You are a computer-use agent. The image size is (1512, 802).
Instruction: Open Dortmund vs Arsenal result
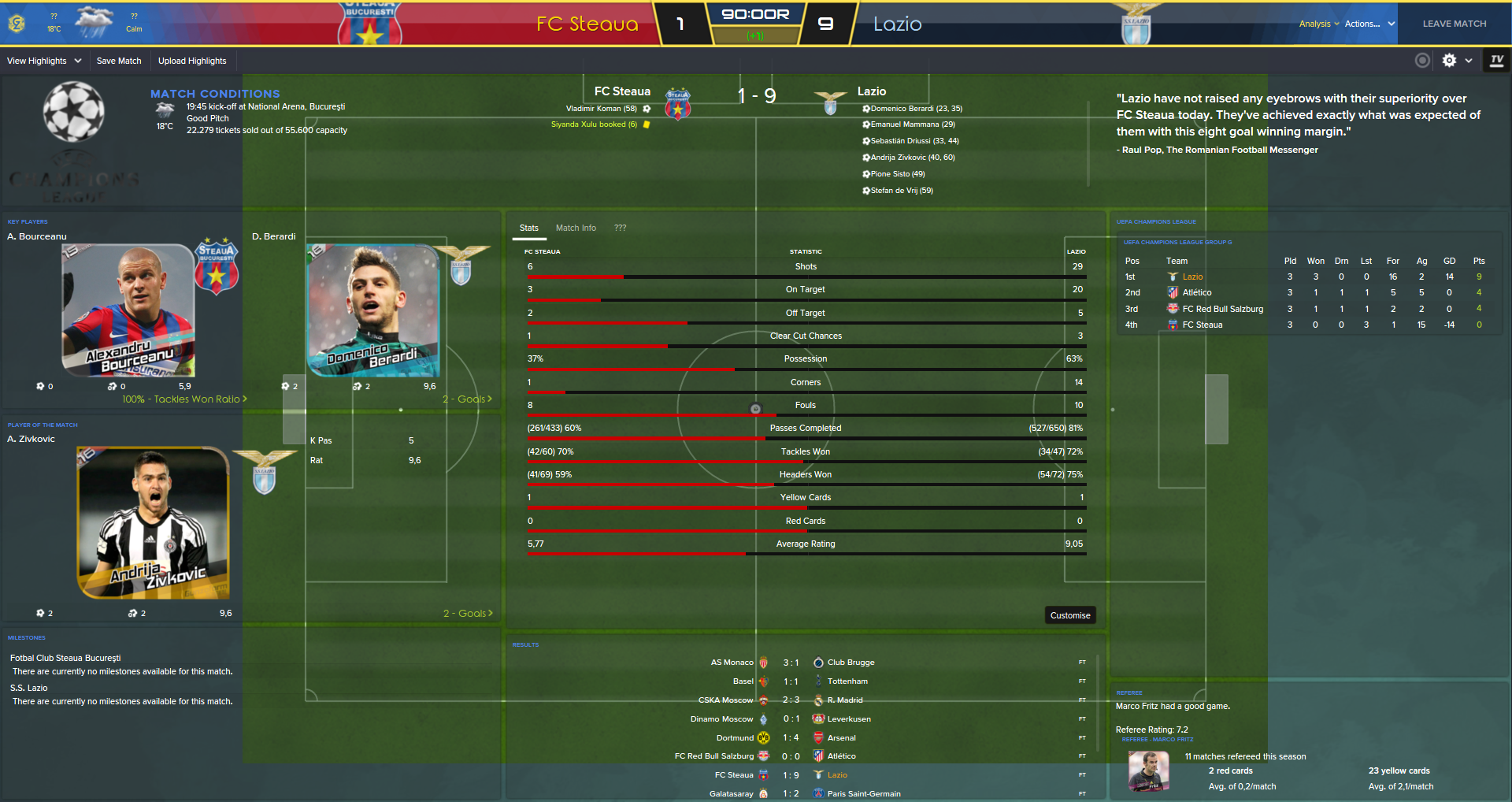[791, 738]
